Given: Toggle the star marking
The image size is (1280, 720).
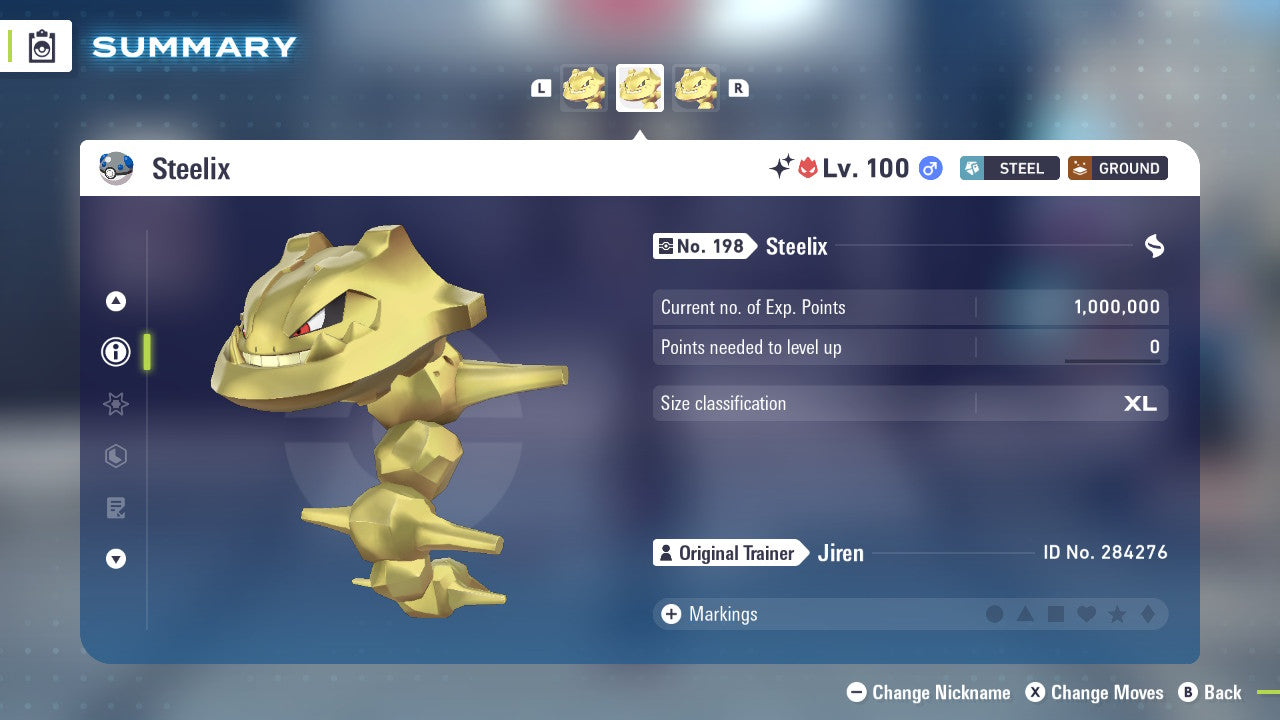Looking at the screenshot, I should (x=1117, y=614).
